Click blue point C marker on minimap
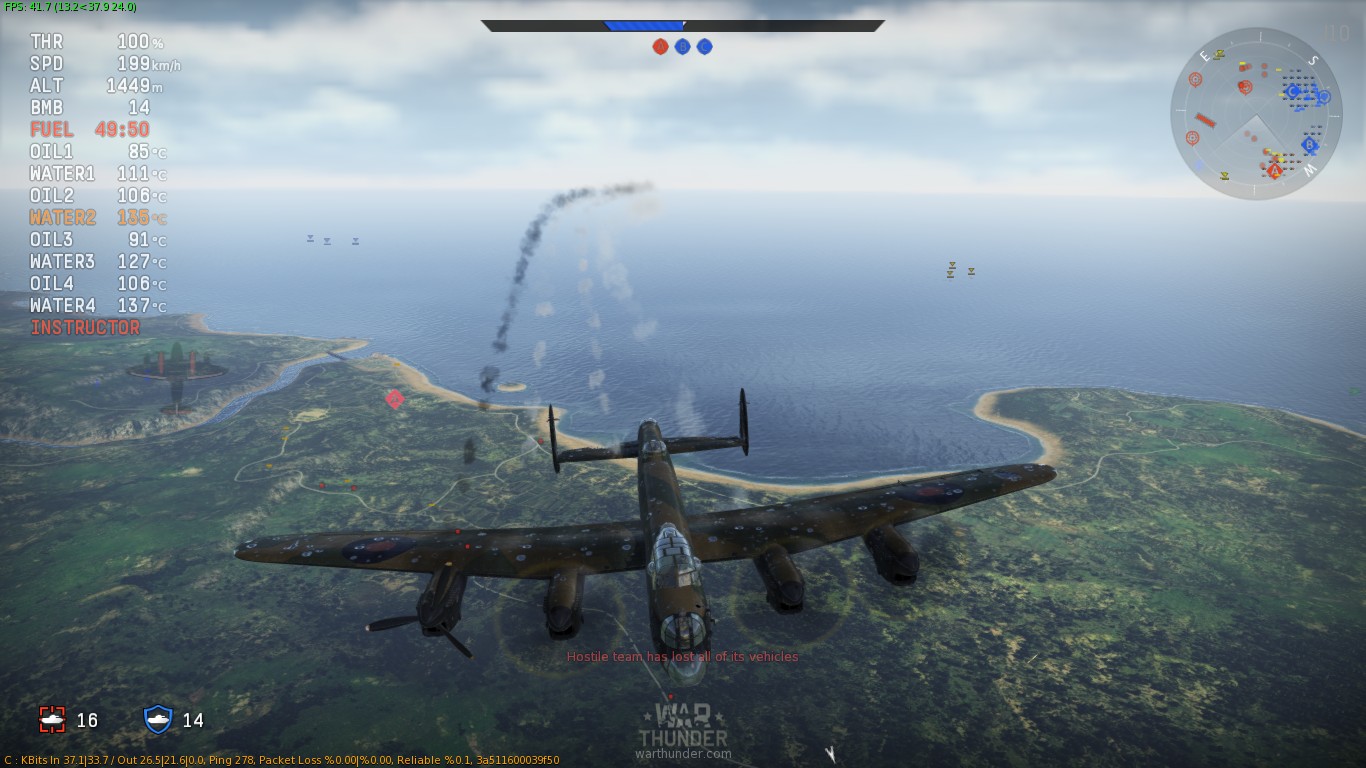The image size is (1366, 768). coord(1293,92)
